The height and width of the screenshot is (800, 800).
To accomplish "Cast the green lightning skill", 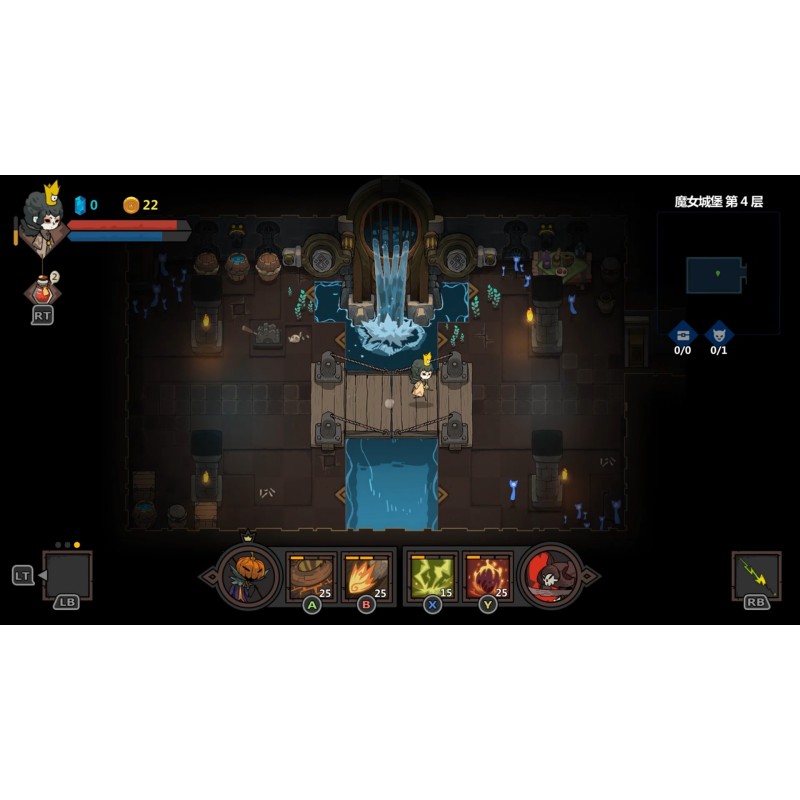I will (x=432, y=576).
